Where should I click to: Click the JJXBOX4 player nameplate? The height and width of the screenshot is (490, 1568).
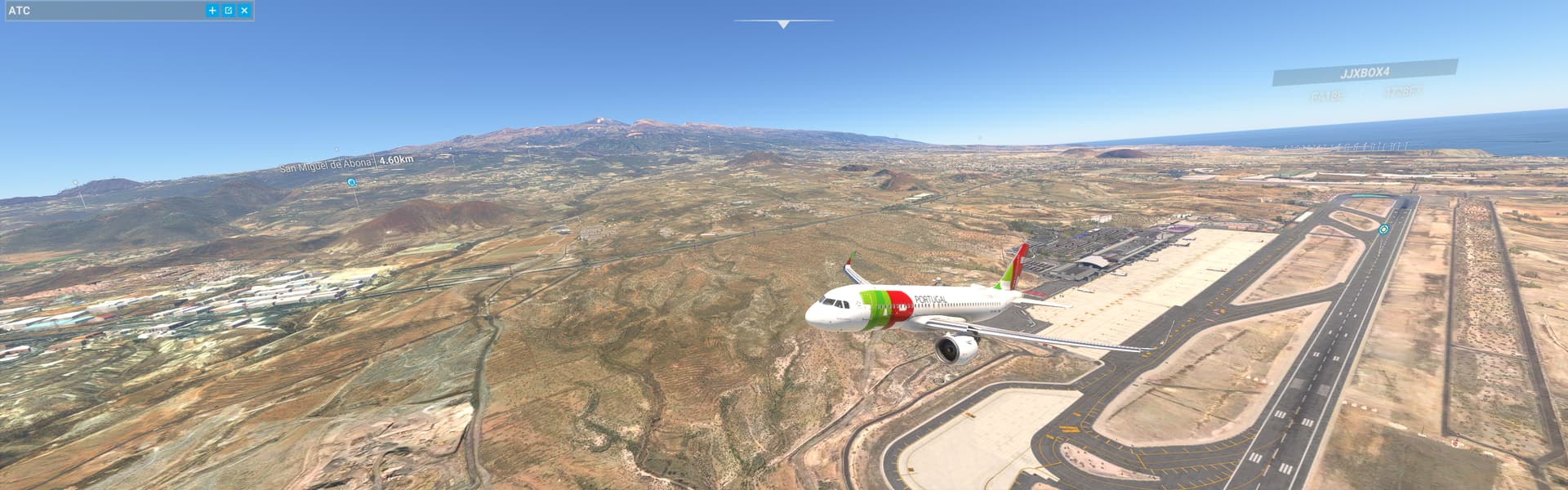1365,73
